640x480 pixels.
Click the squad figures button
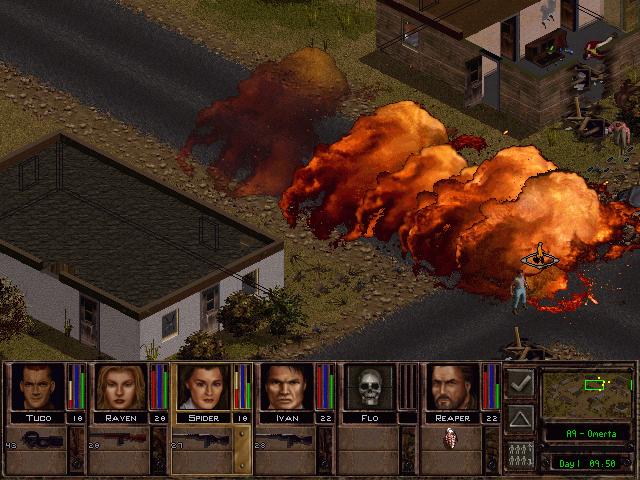click(x=519, y=452)
